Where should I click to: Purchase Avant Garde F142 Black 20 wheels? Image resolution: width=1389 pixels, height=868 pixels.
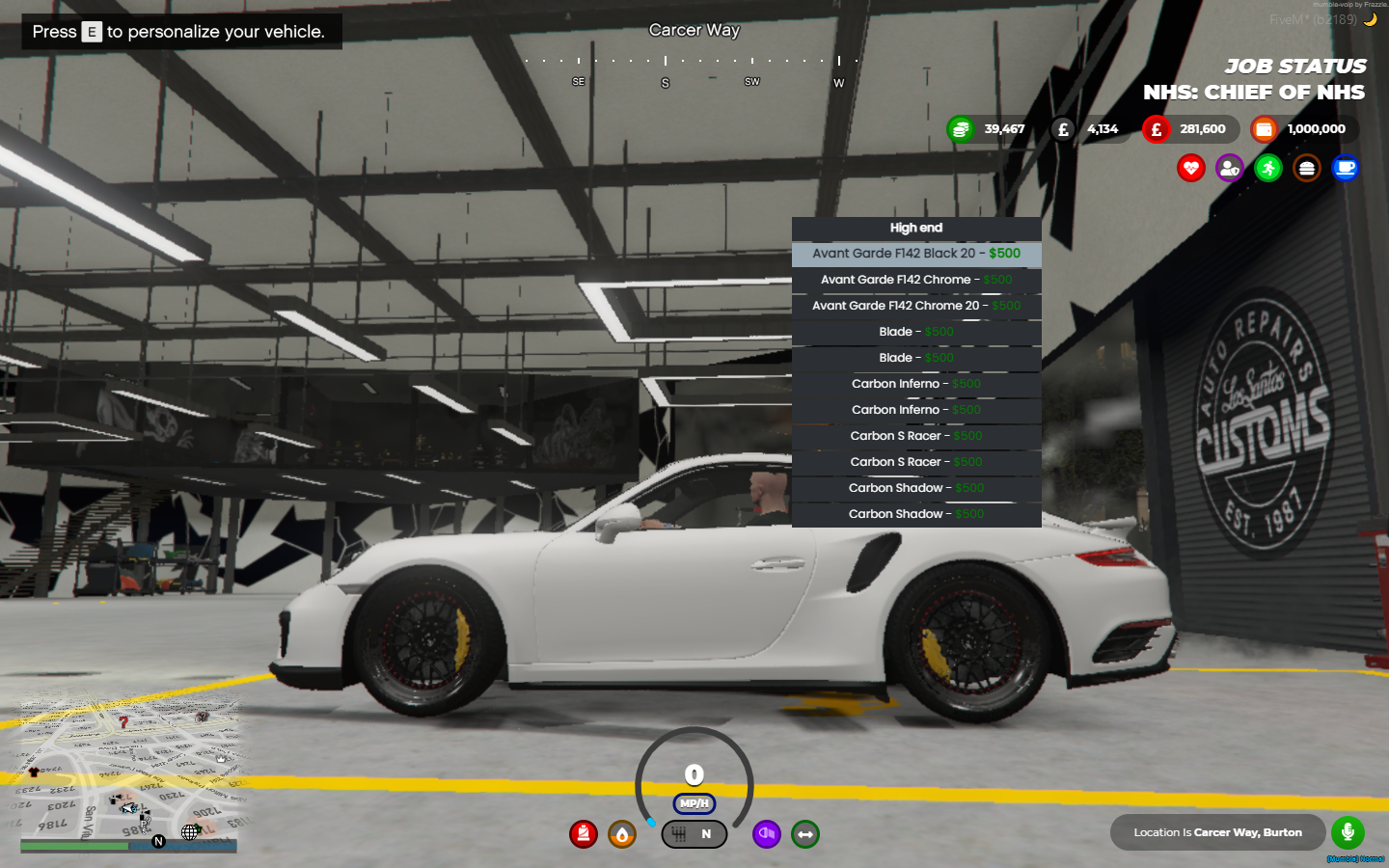[916, 254]
